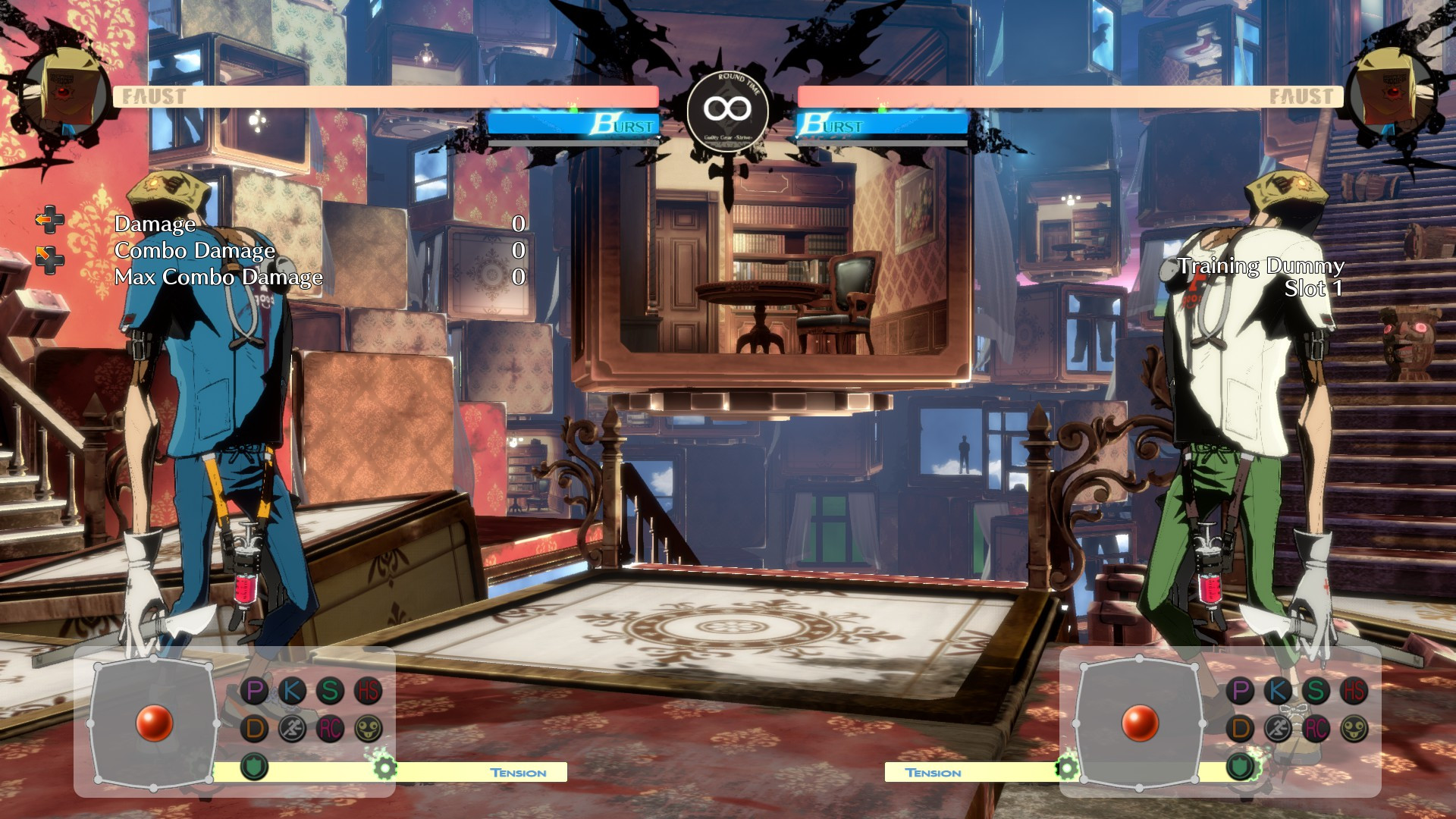The height and width of the screenshot is (819, 1456).
Task: Click the infinite Round Time emblem
Action: coord(726,108)
